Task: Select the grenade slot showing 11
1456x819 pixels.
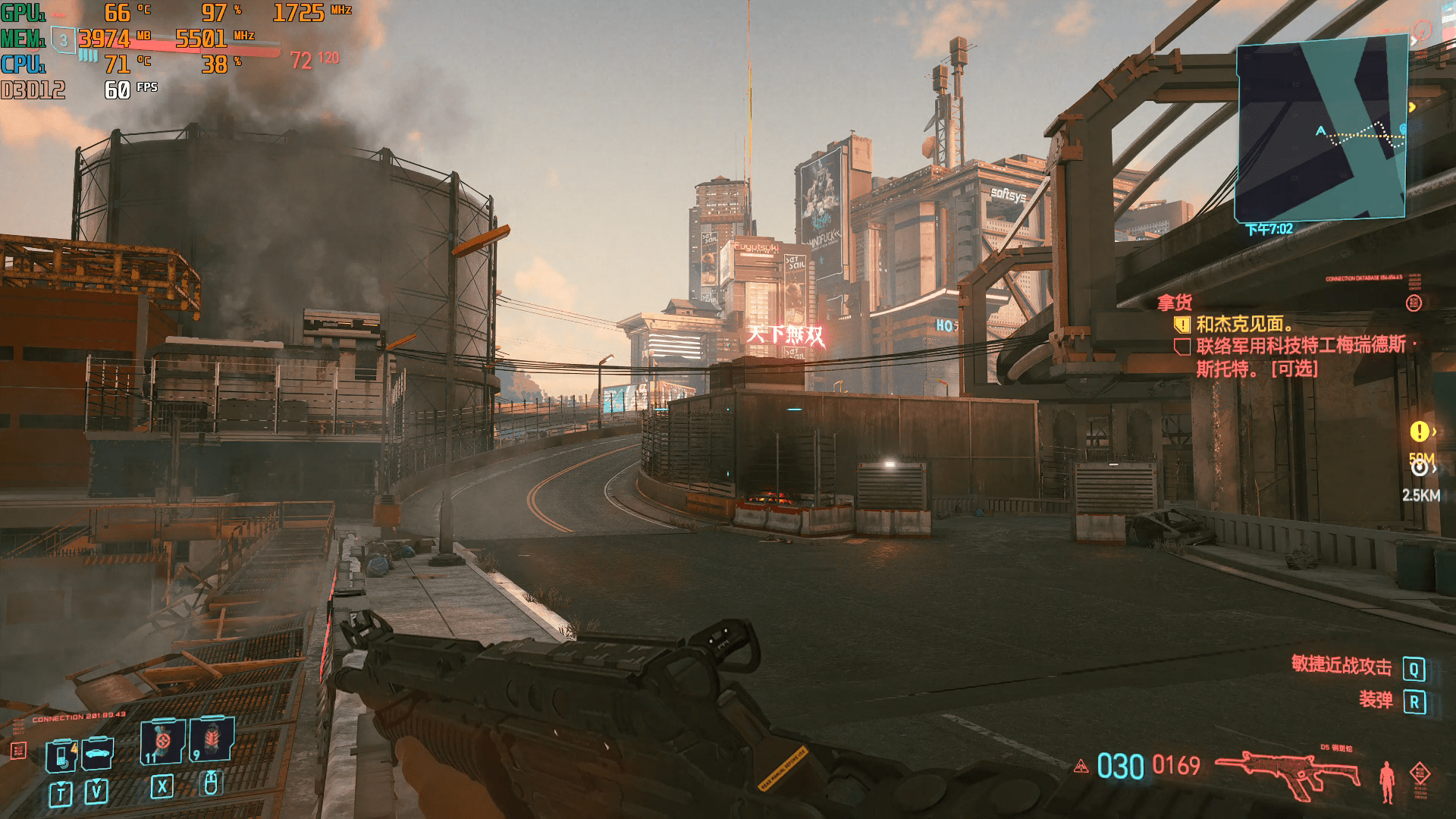Action: [x=162, y=741]
